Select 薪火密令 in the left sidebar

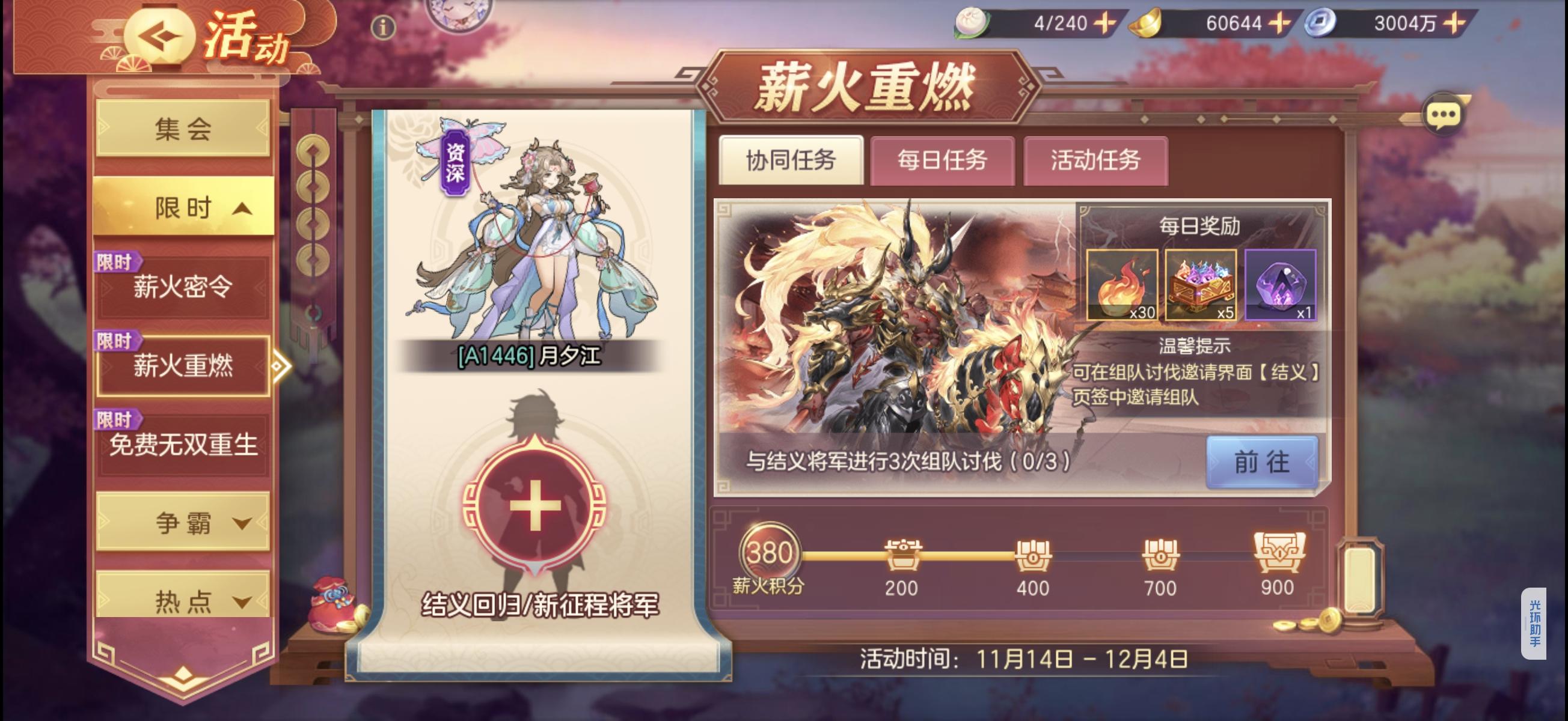pos(183,287)
